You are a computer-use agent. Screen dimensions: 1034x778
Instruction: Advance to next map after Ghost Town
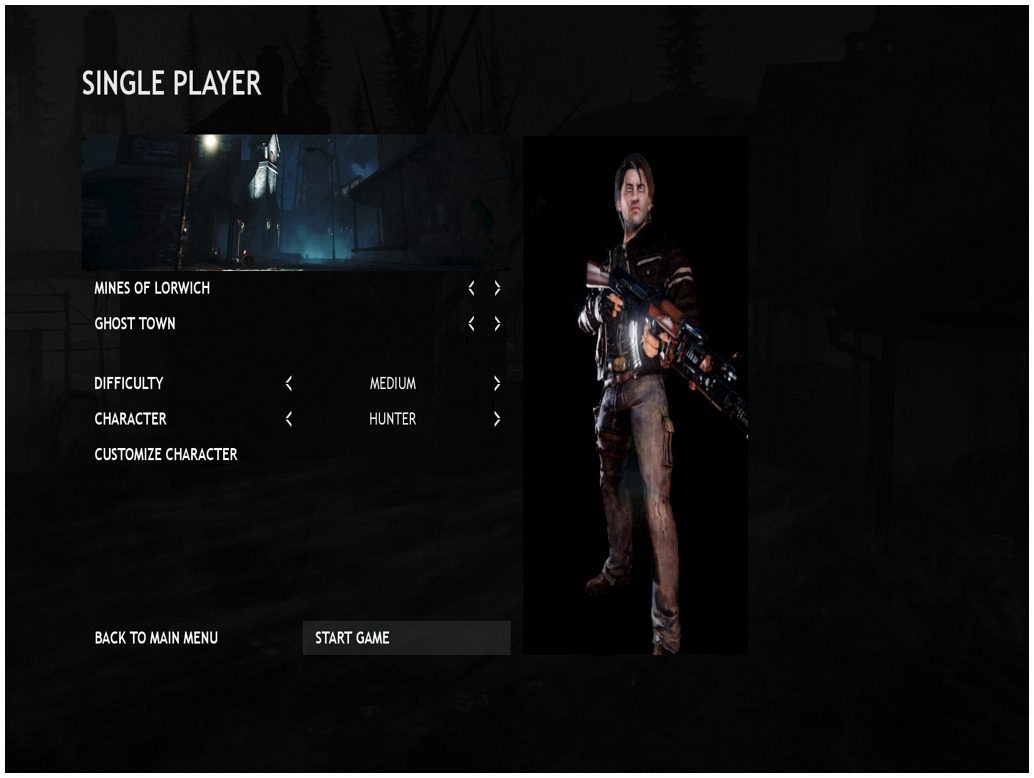pos(497,324)
